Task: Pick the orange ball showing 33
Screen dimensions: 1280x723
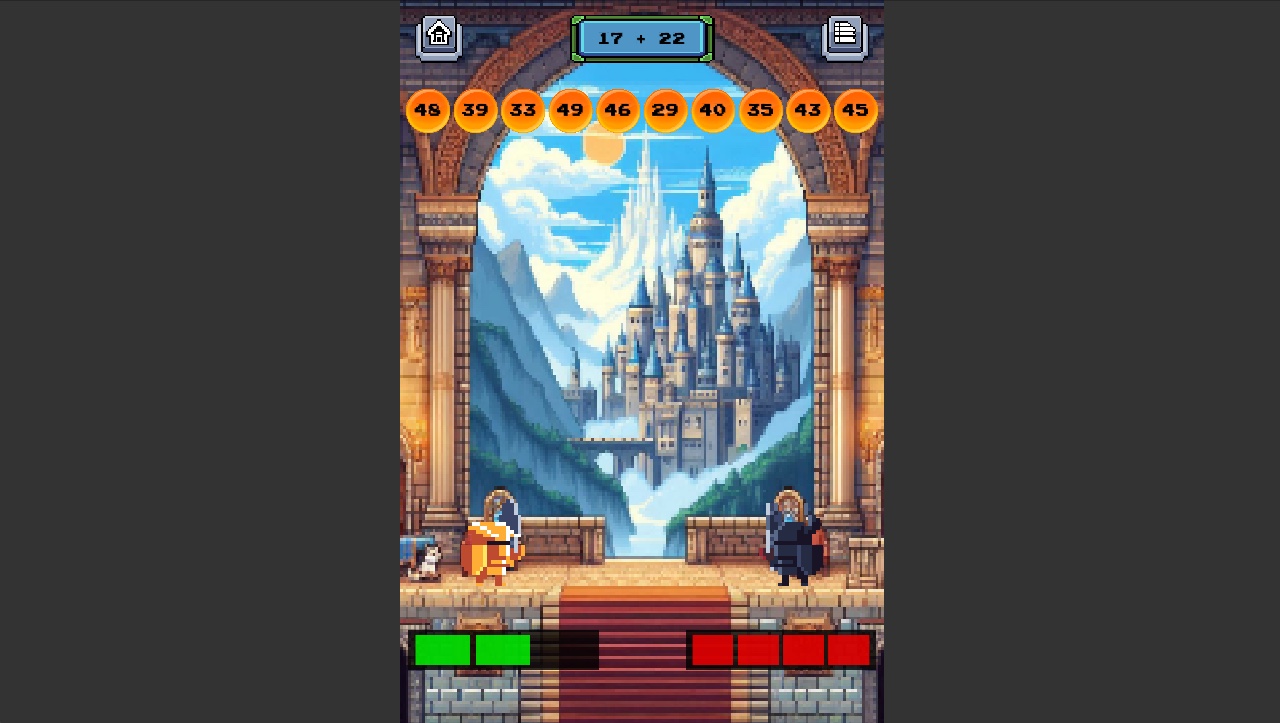Action: pyautogui.click(x=523, y=110)
